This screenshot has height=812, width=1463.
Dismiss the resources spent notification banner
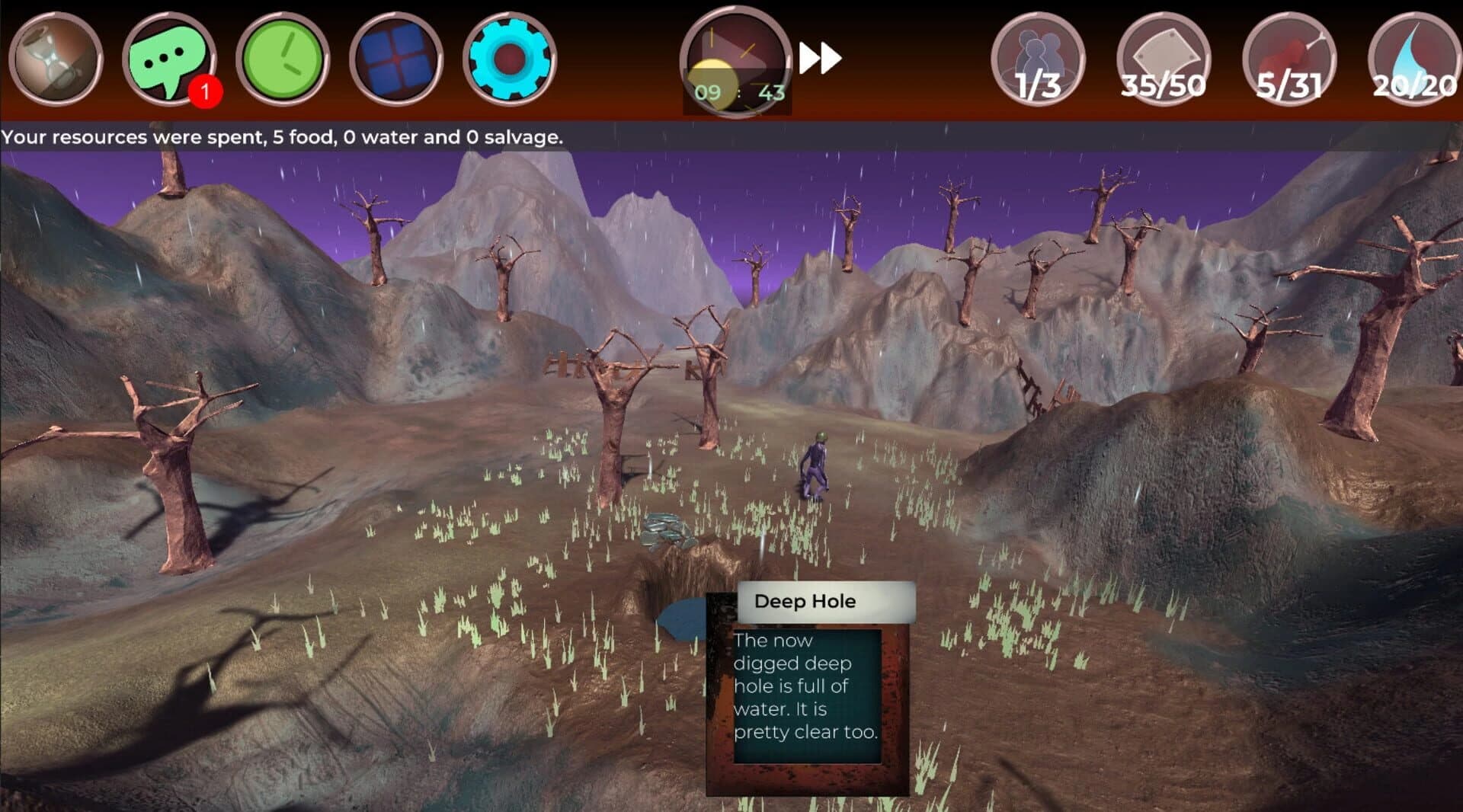[x=282, y=139]
